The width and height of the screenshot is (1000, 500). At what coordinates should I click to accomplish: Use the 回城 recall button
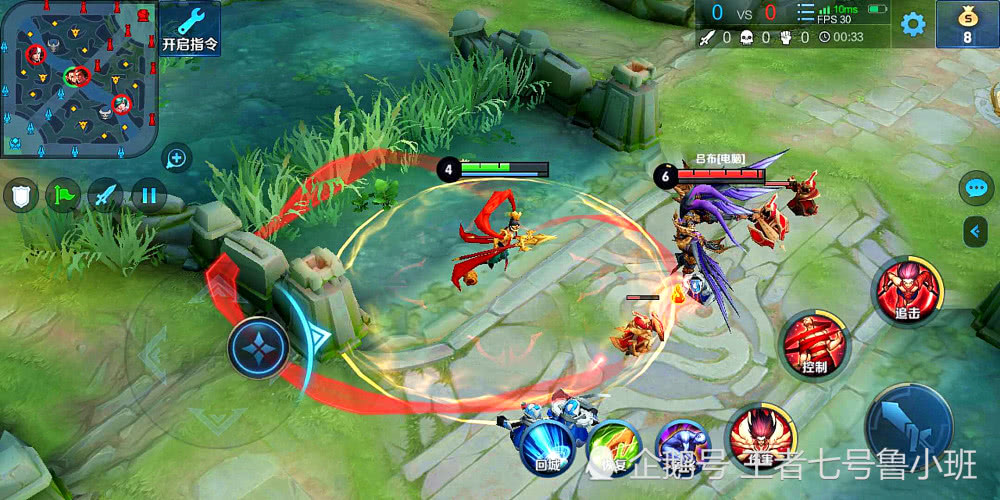pos(547,443)
